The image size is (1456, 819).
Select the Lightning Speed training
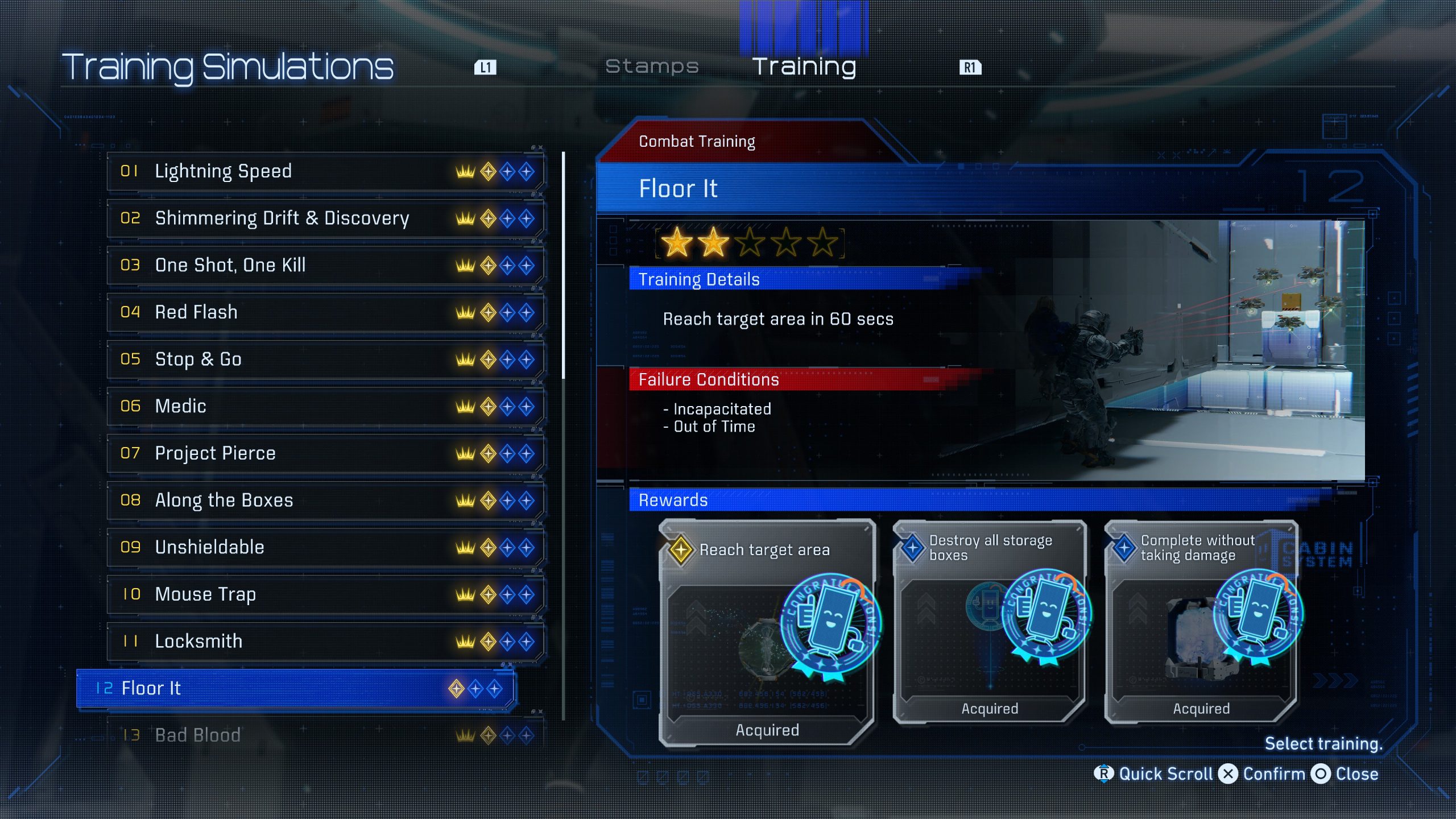pos(324,171)
